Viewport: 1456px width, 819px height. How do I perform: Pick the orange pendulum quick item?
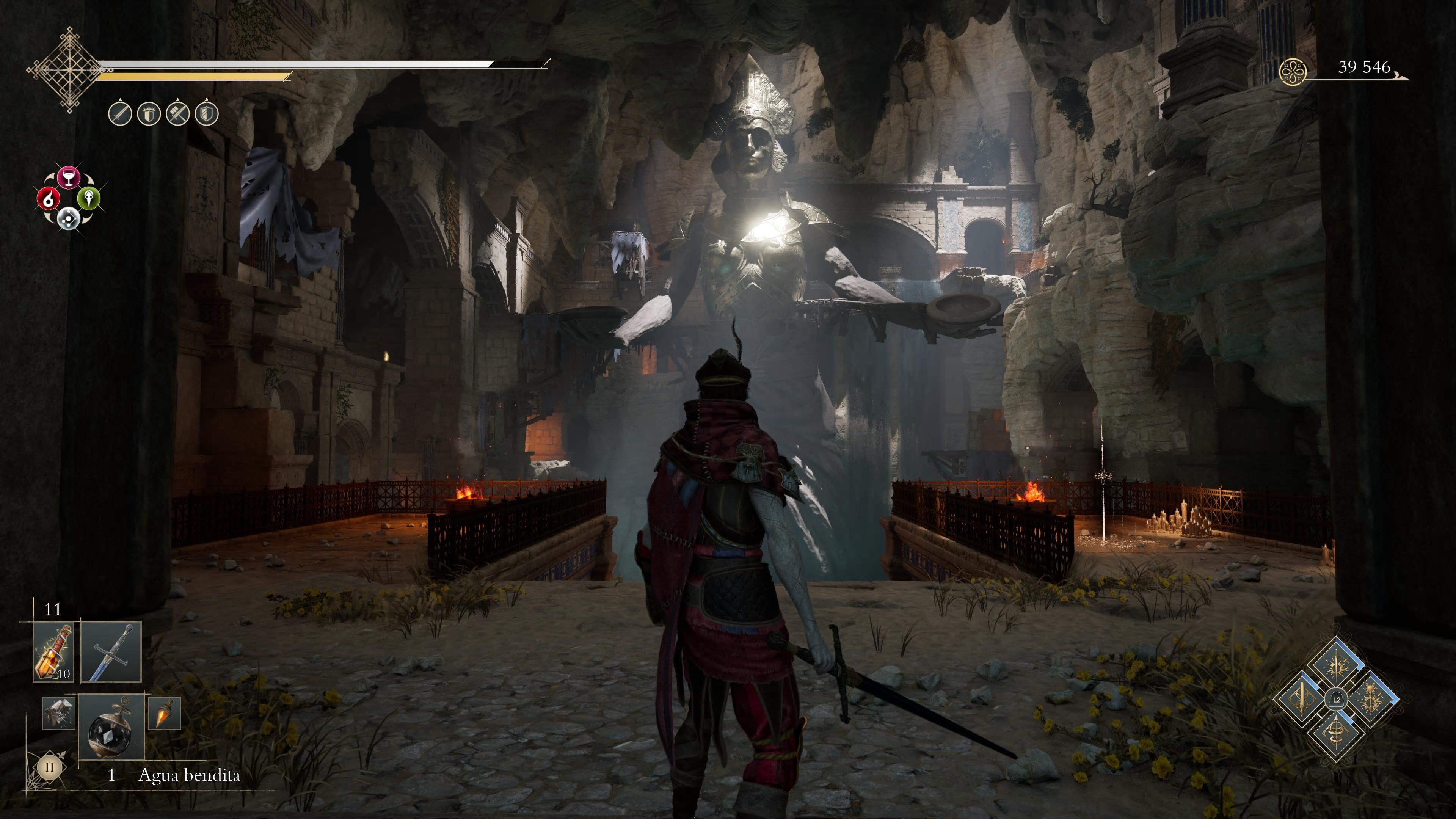click(x=165, y=713)
